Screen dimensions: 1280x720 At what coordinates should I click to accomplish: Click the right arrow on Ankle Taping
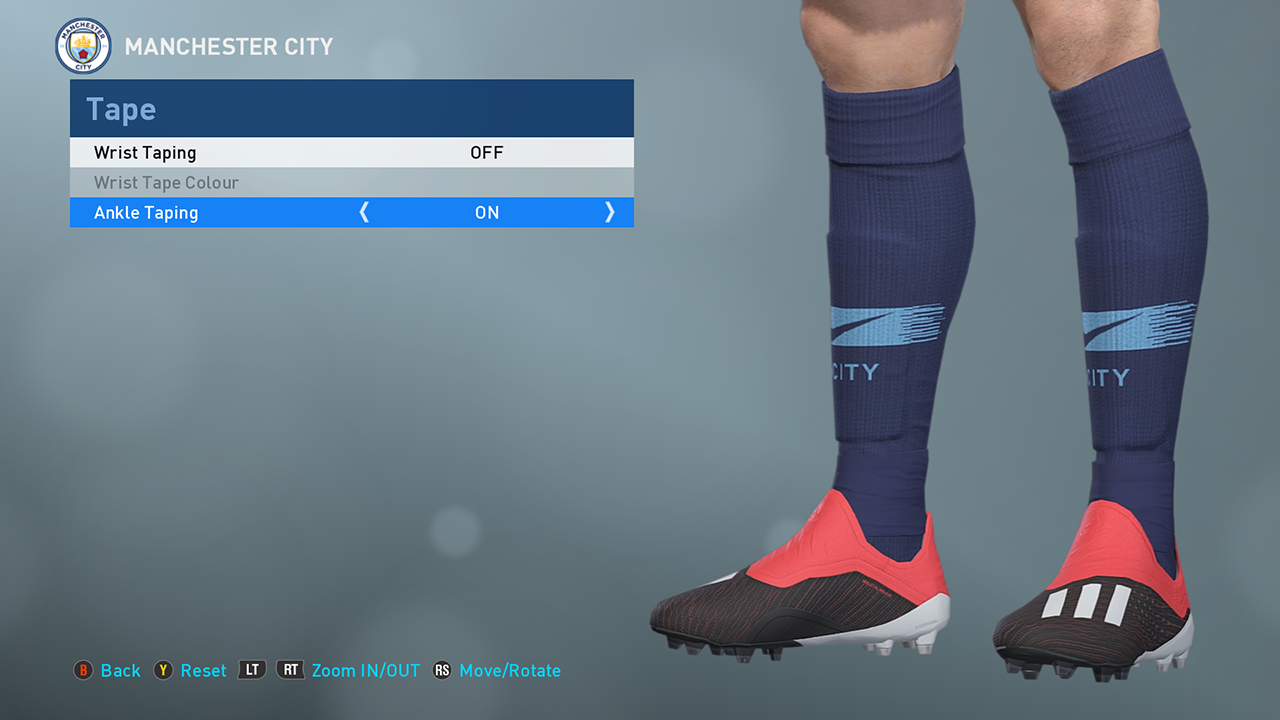pos(609,213)
